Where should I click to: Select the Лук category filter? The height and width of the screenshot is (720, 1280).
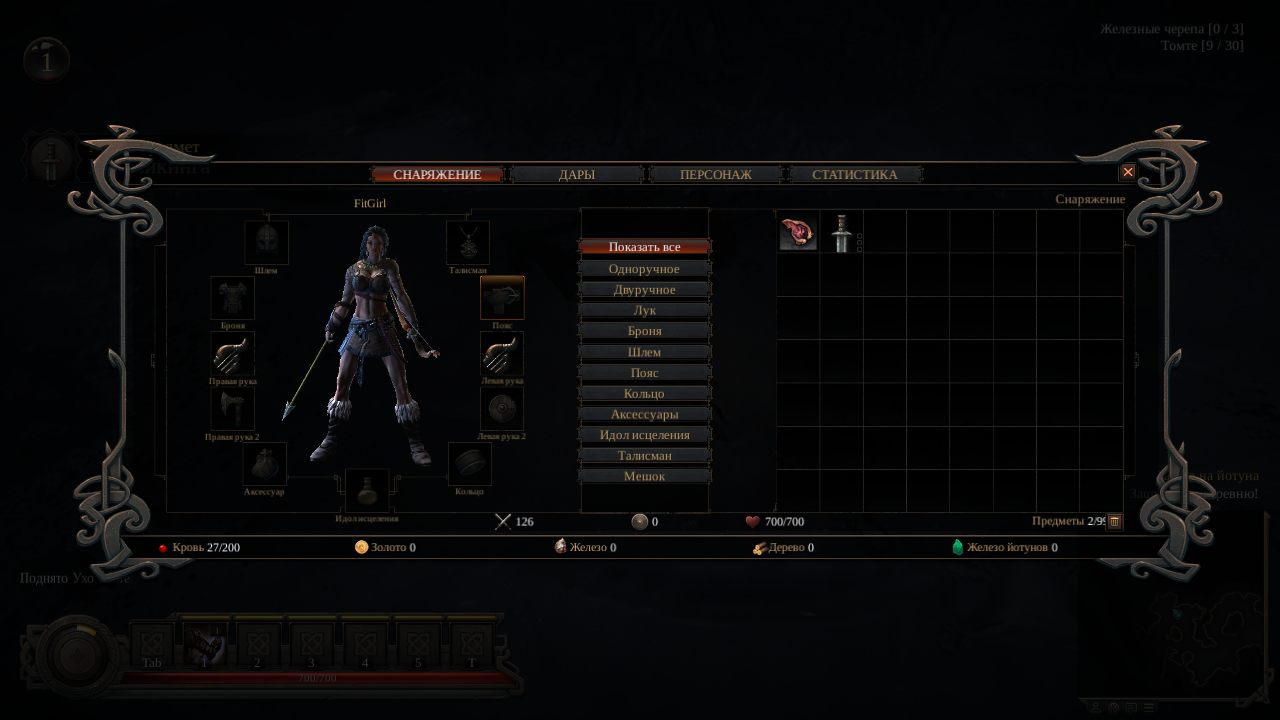tap(644, 310)
